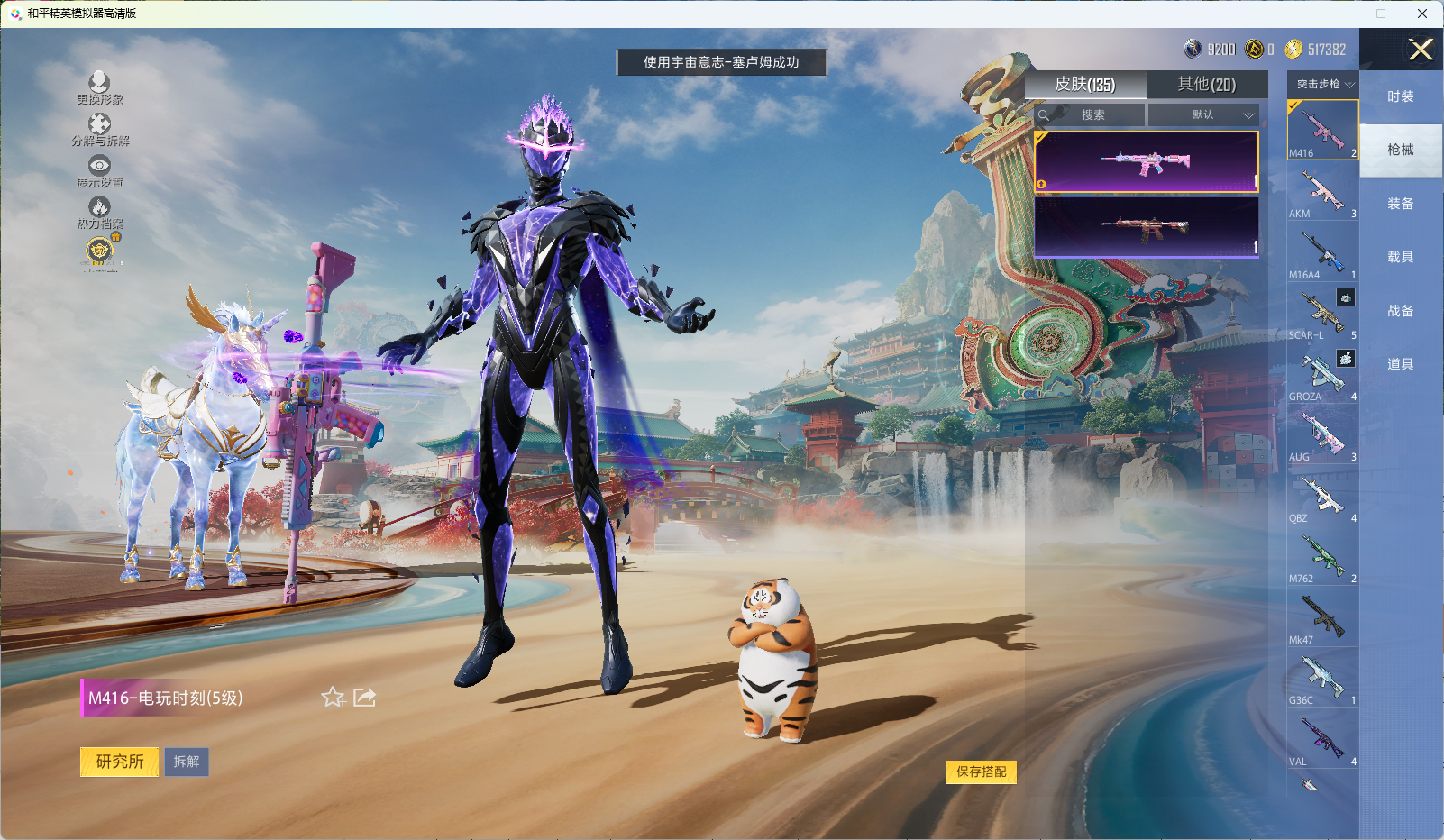Open the 战备 category
Image resolution: width=1444 pixels, height=840 pixels.
tap(1400, 311)
